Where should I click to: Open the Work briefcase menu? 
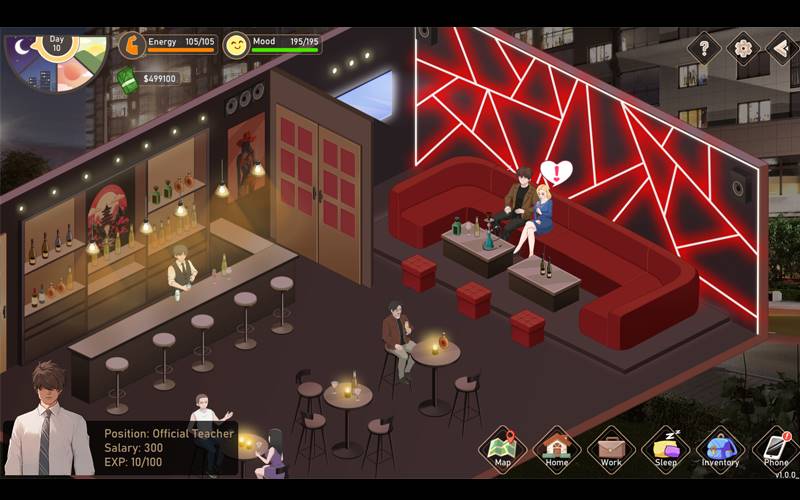611,446
